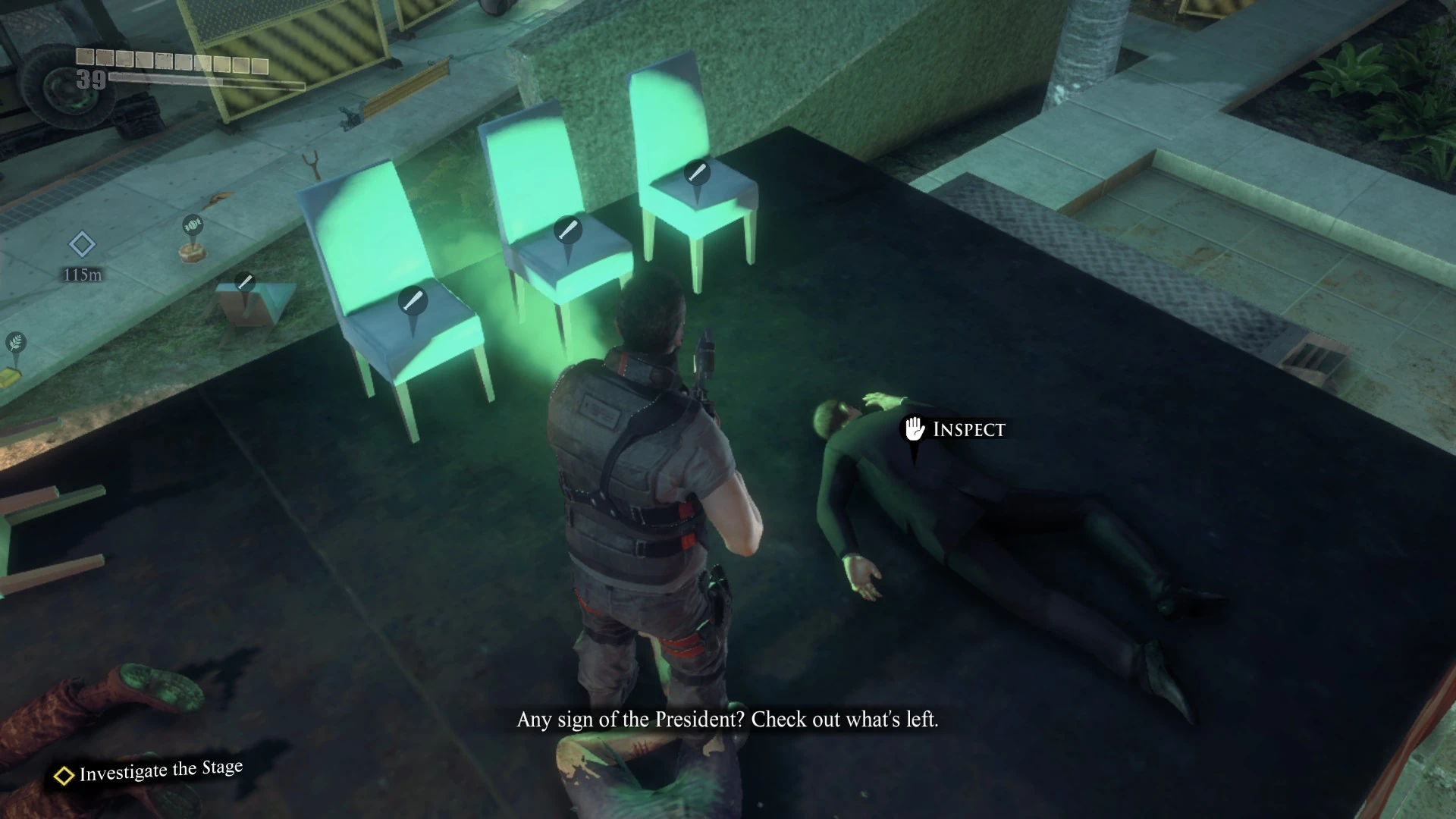Click the diamond waypoint marker above 115m
The height and width of the screenshot is (819, 1456).
pyautogui.click(x=81, y=245)
